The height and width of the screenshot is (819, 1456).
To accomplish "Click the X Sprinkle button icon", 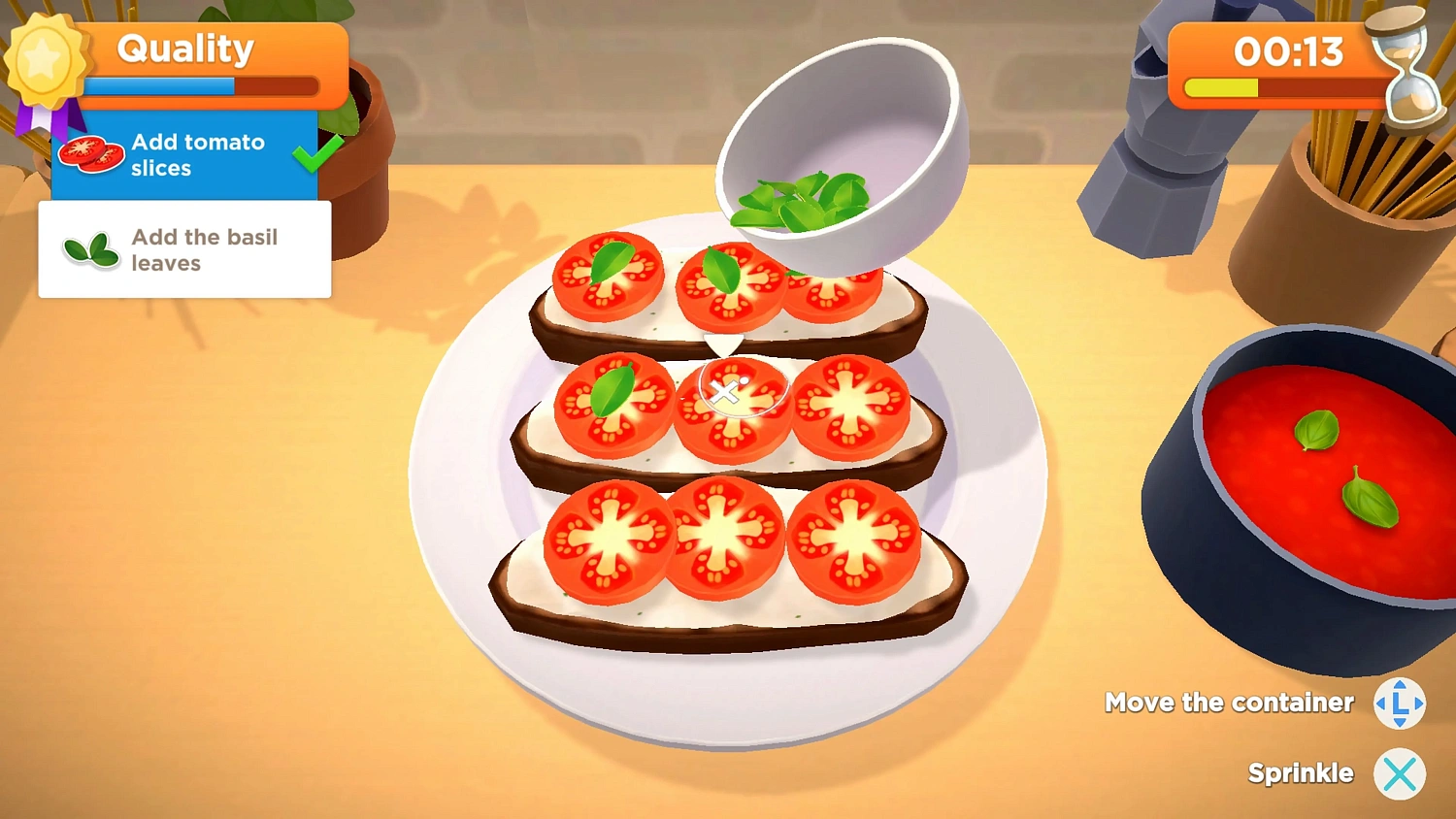I will pyautogui.click(x=1400, y=773).
